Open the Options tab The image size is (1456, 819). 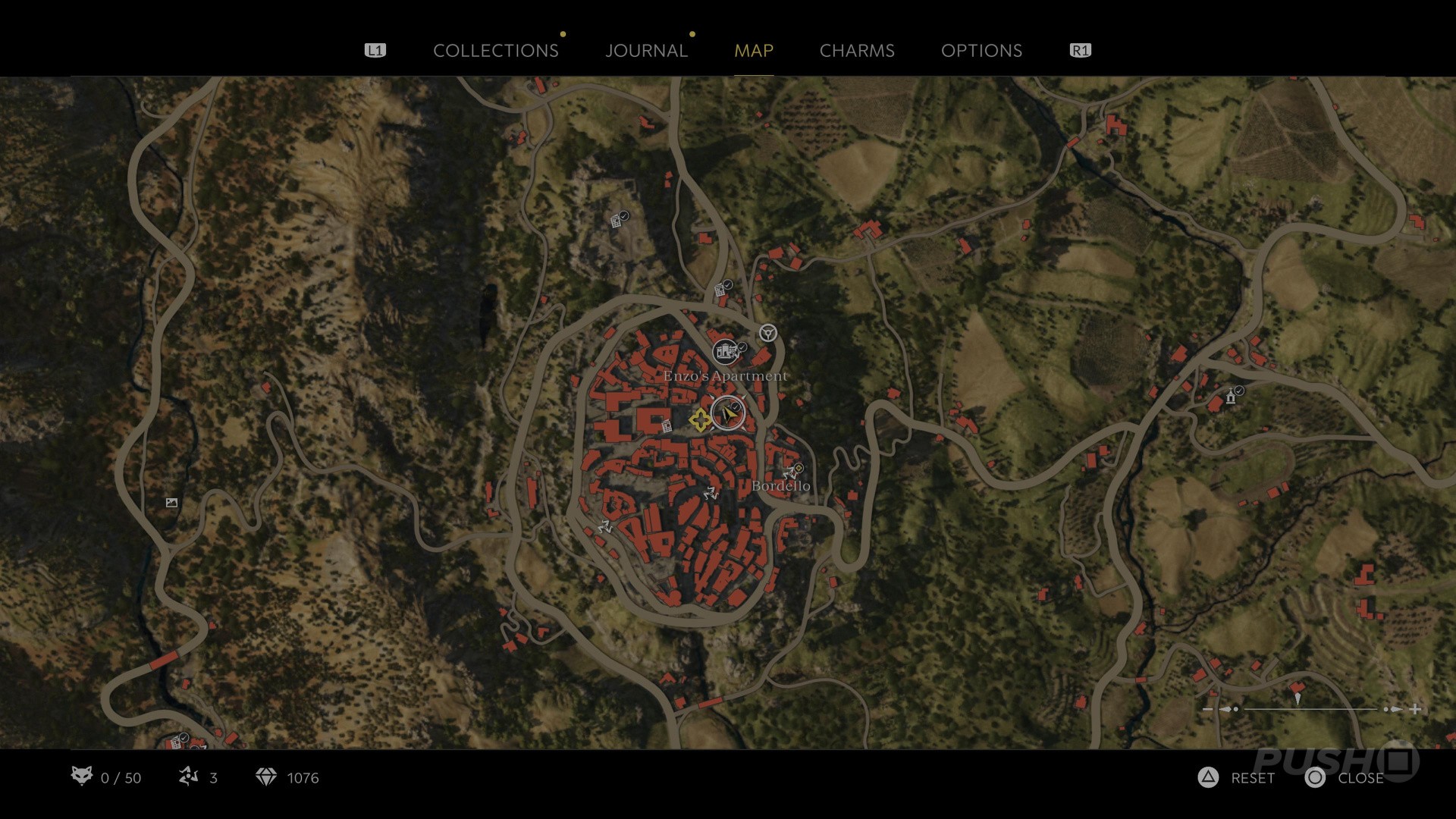(981, 51)
